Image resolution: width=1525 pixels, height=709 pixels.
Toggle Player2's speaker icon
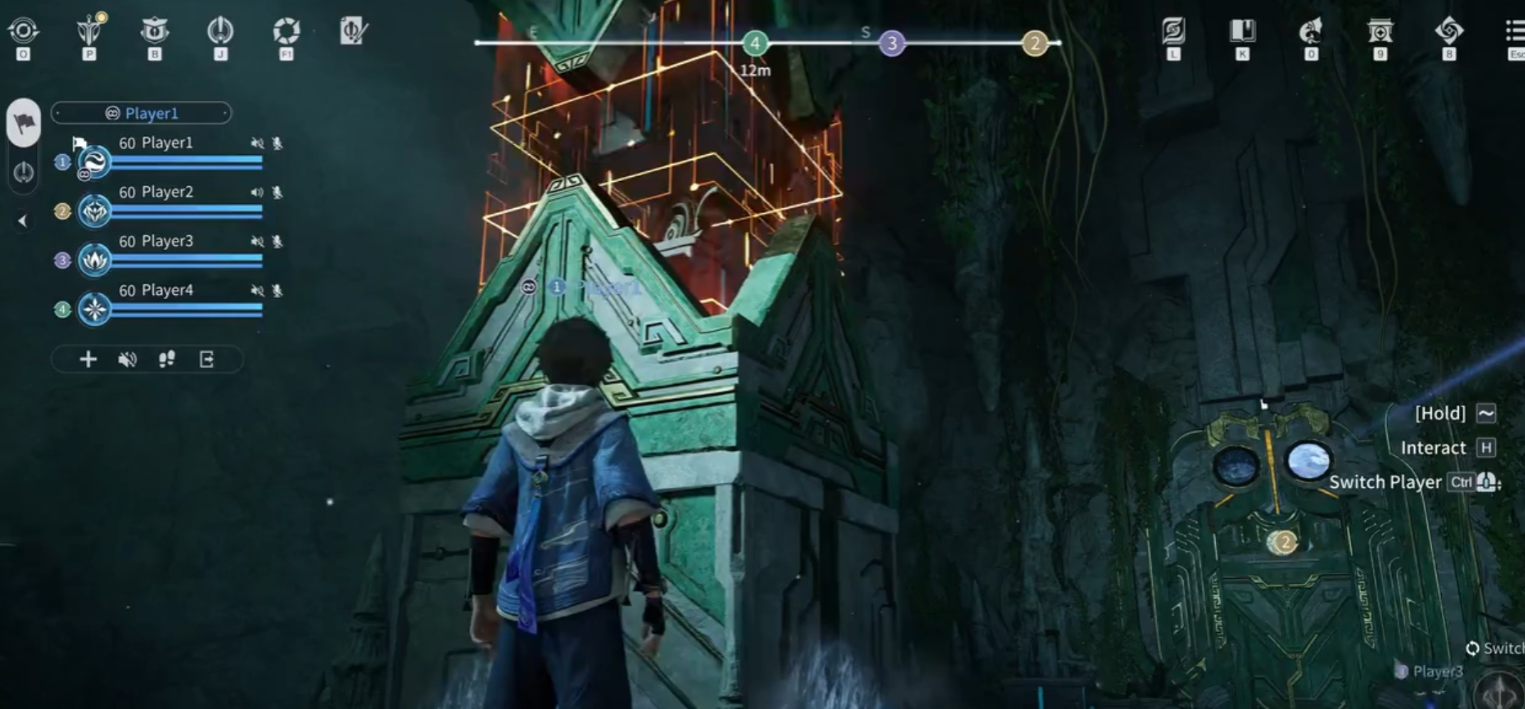257,192
